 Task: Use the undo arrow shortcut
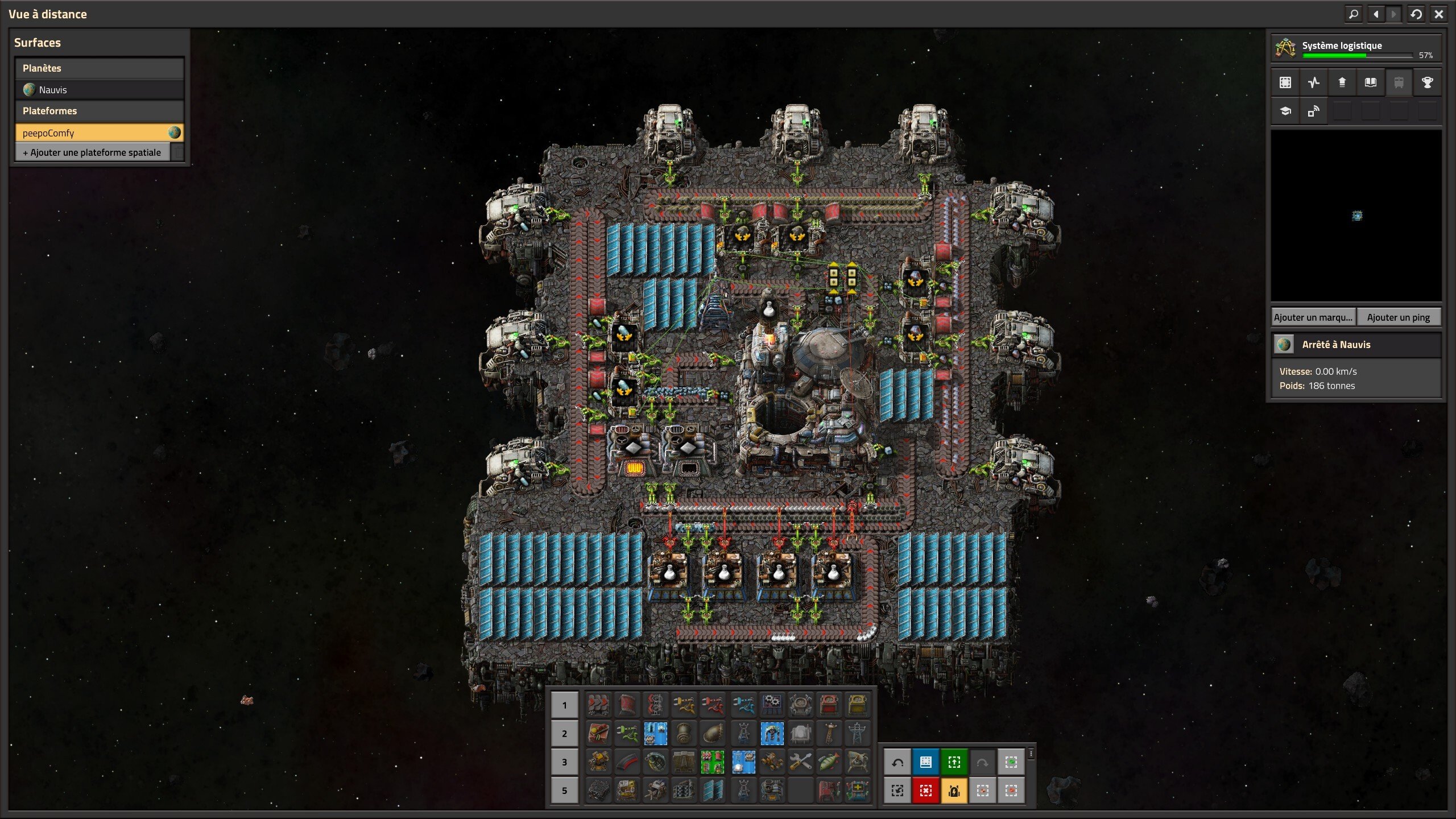897,762
